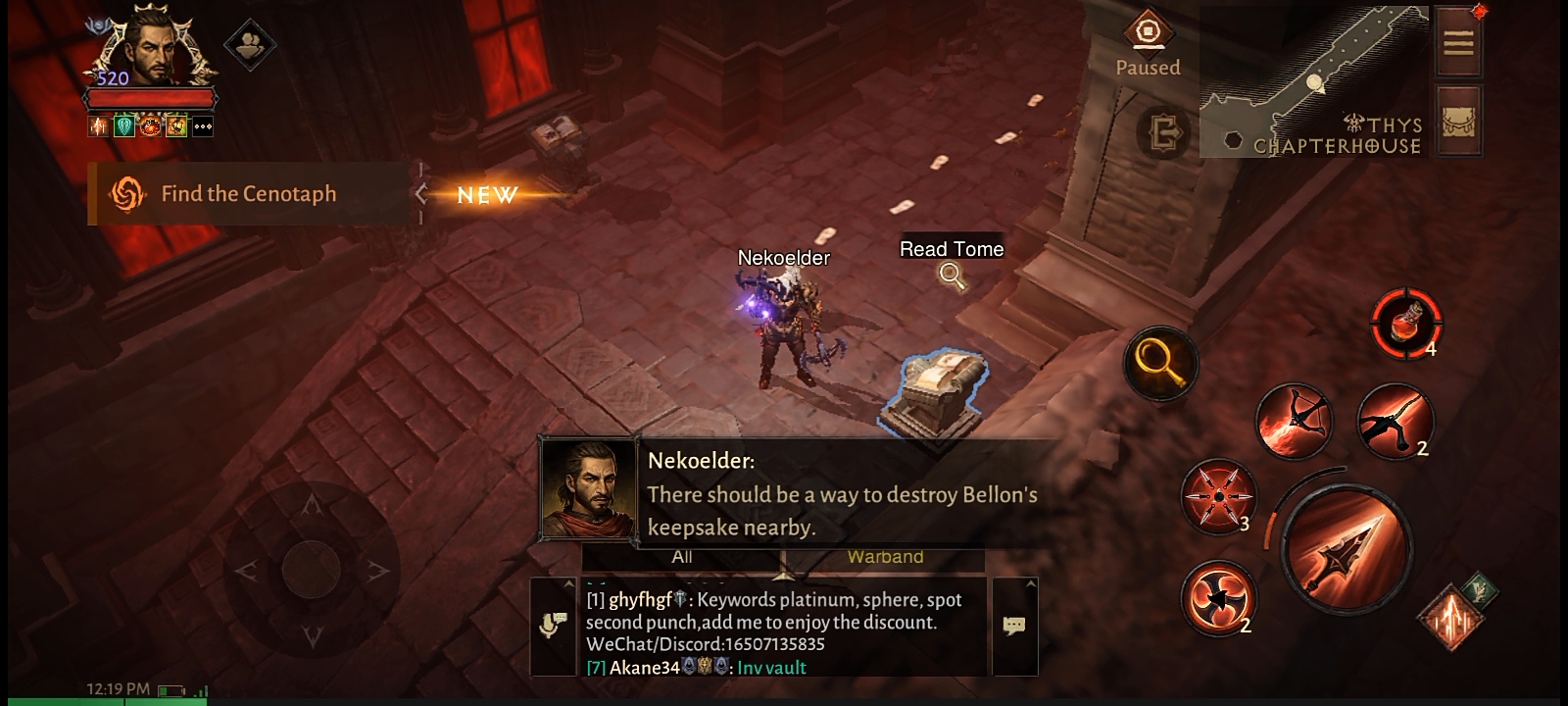Tap the exit dungeon door icon
Viewport: 1568px width, 706px height.
(x=1164, y=132)
